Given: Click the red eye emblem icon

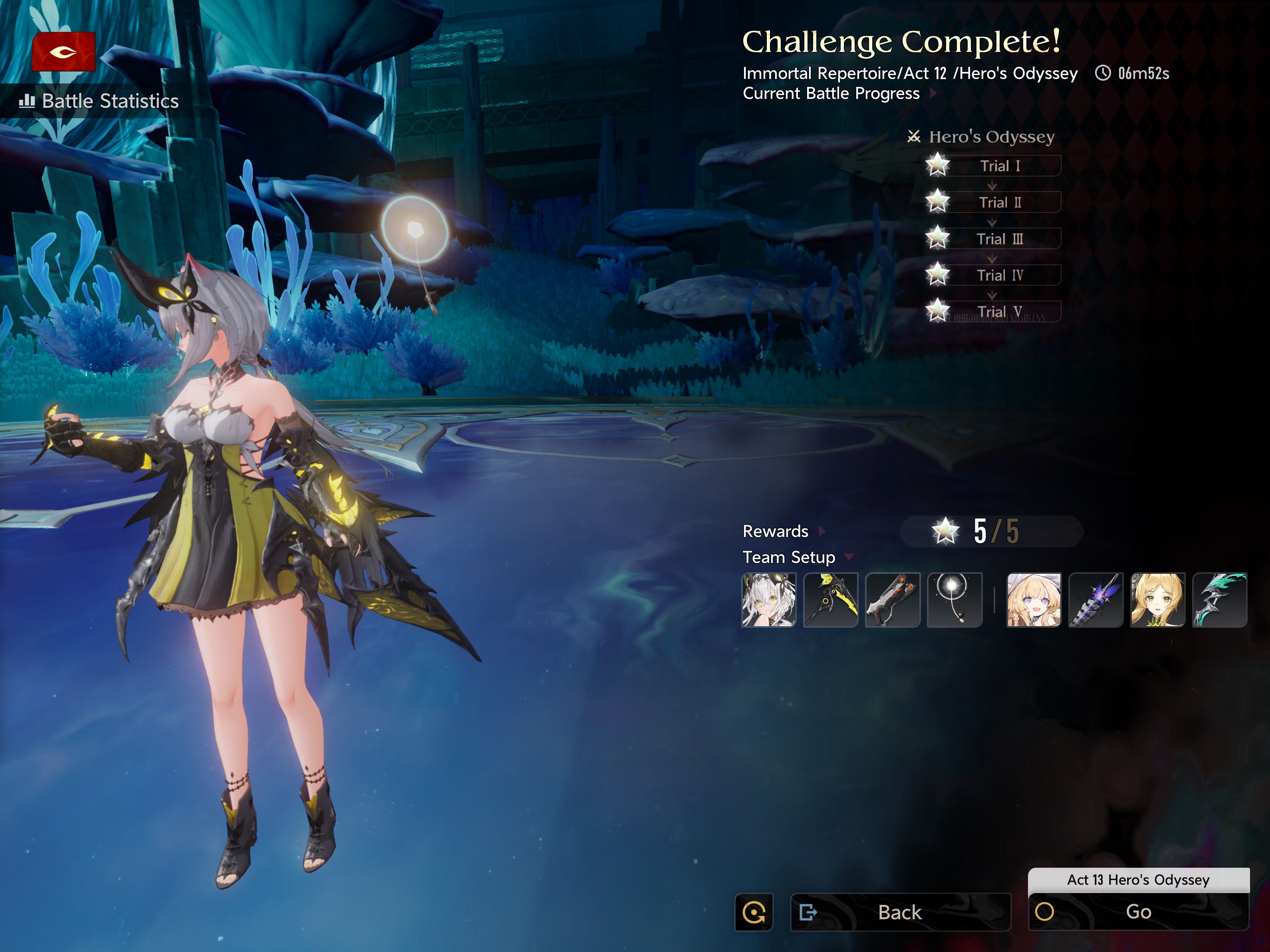Looking at the screenshot, I should click(x=63, y=52).
